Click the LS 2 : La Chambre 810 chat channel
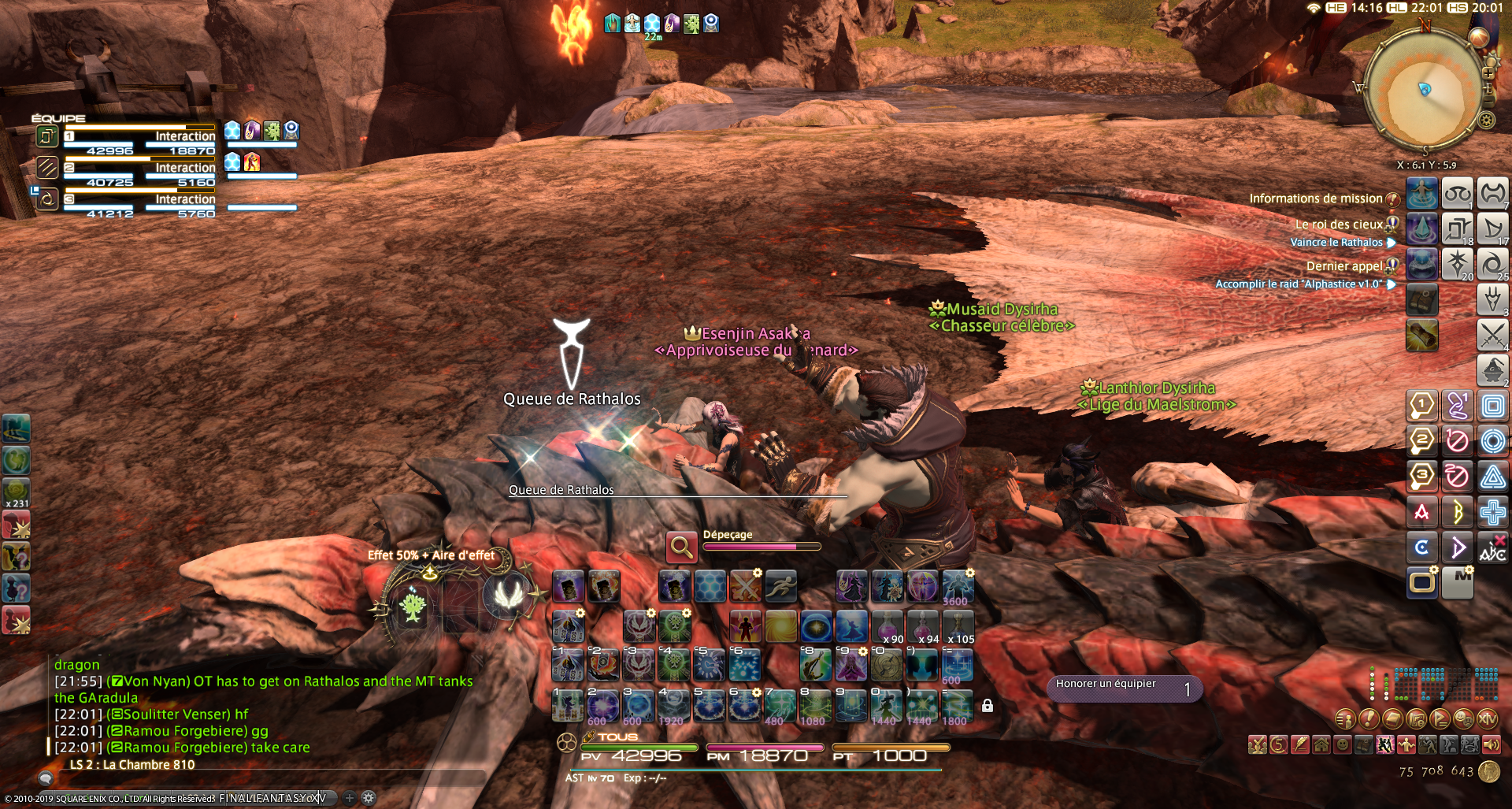 tap(132, 764)
